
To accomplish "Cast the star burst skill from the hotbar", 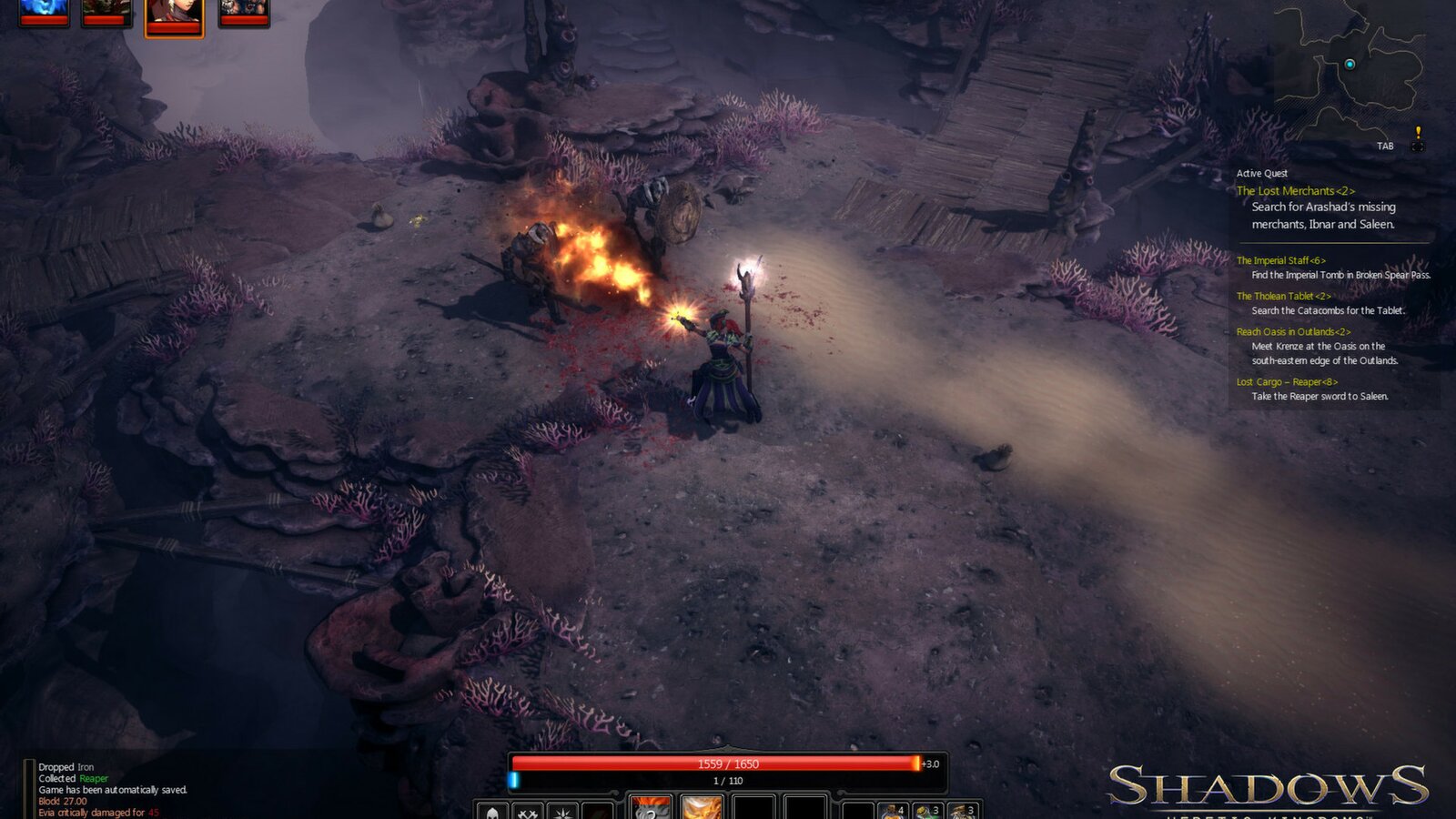I will pyautogui.click(x=561, y=810).
